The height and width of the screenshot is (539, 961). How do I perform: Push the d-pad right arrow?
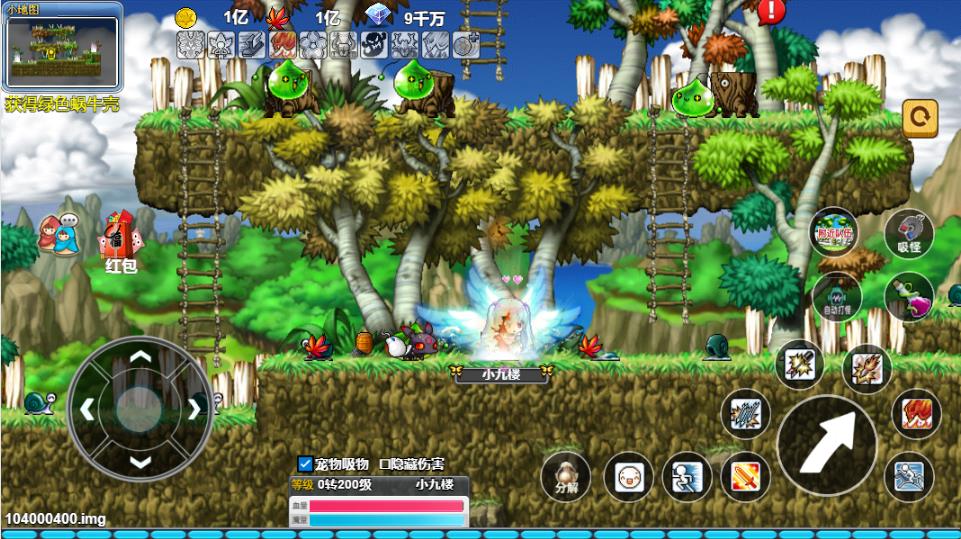pyautogui.click(x=194, y=408)
